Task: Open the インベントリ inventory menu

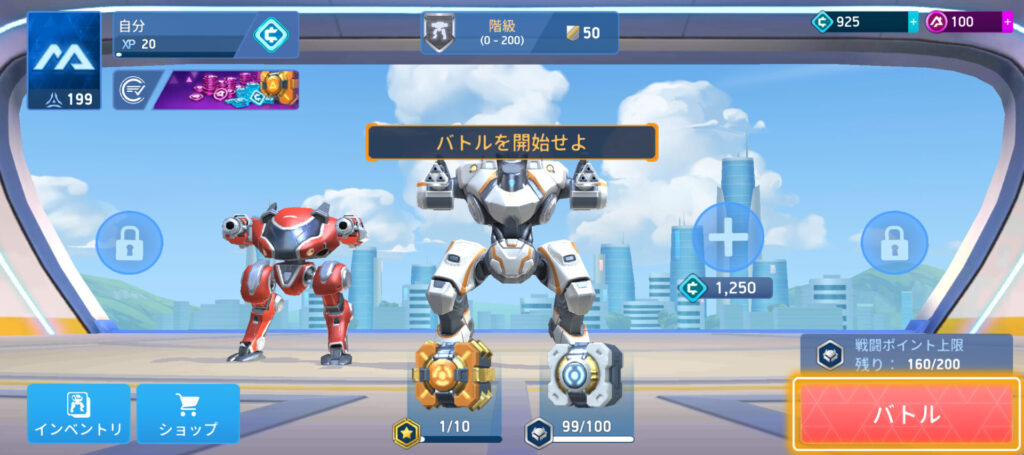Action: pos(78,413)
